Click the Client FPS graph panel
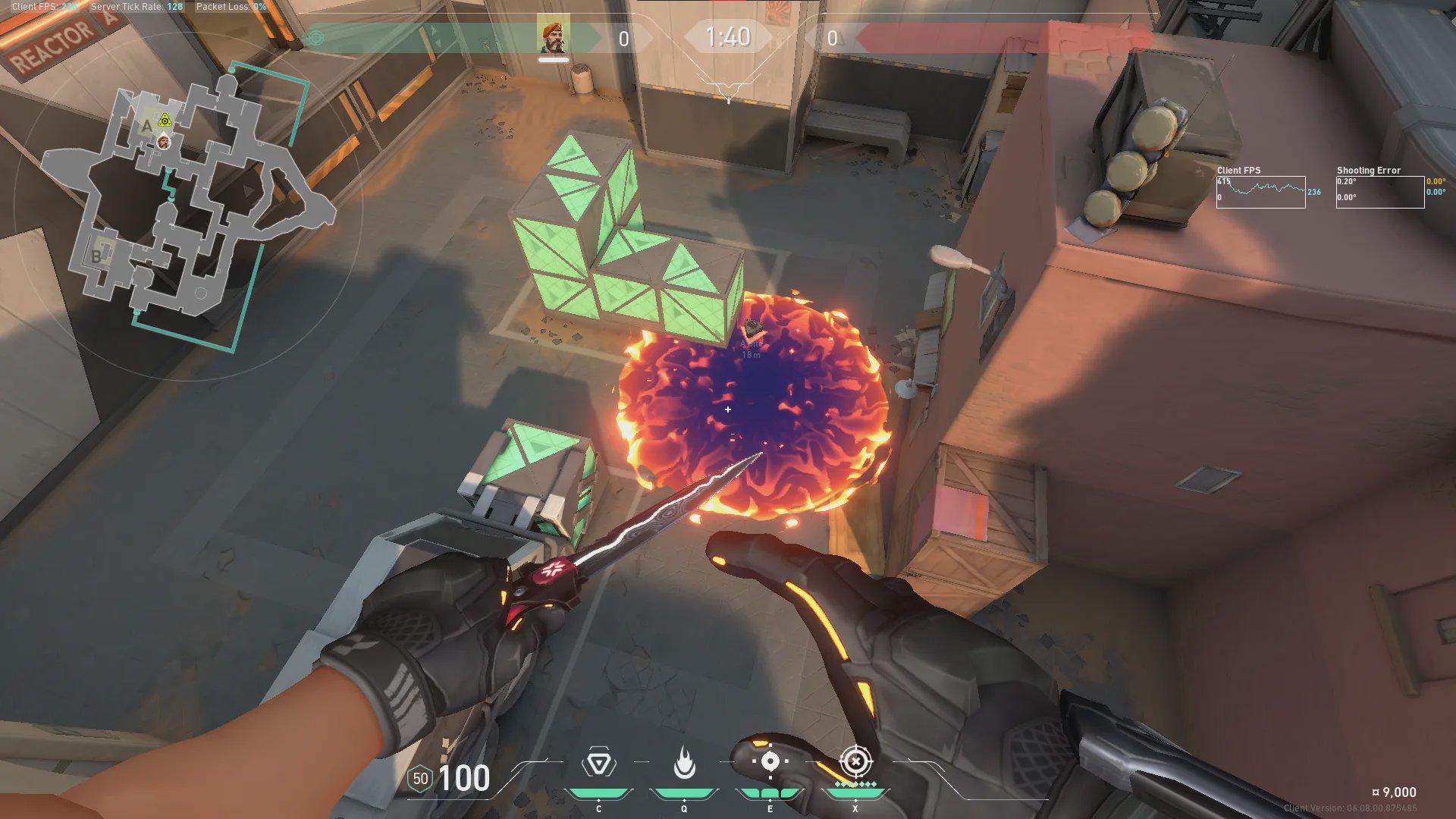This screenshot has height=819, width=1456. 1260,193
